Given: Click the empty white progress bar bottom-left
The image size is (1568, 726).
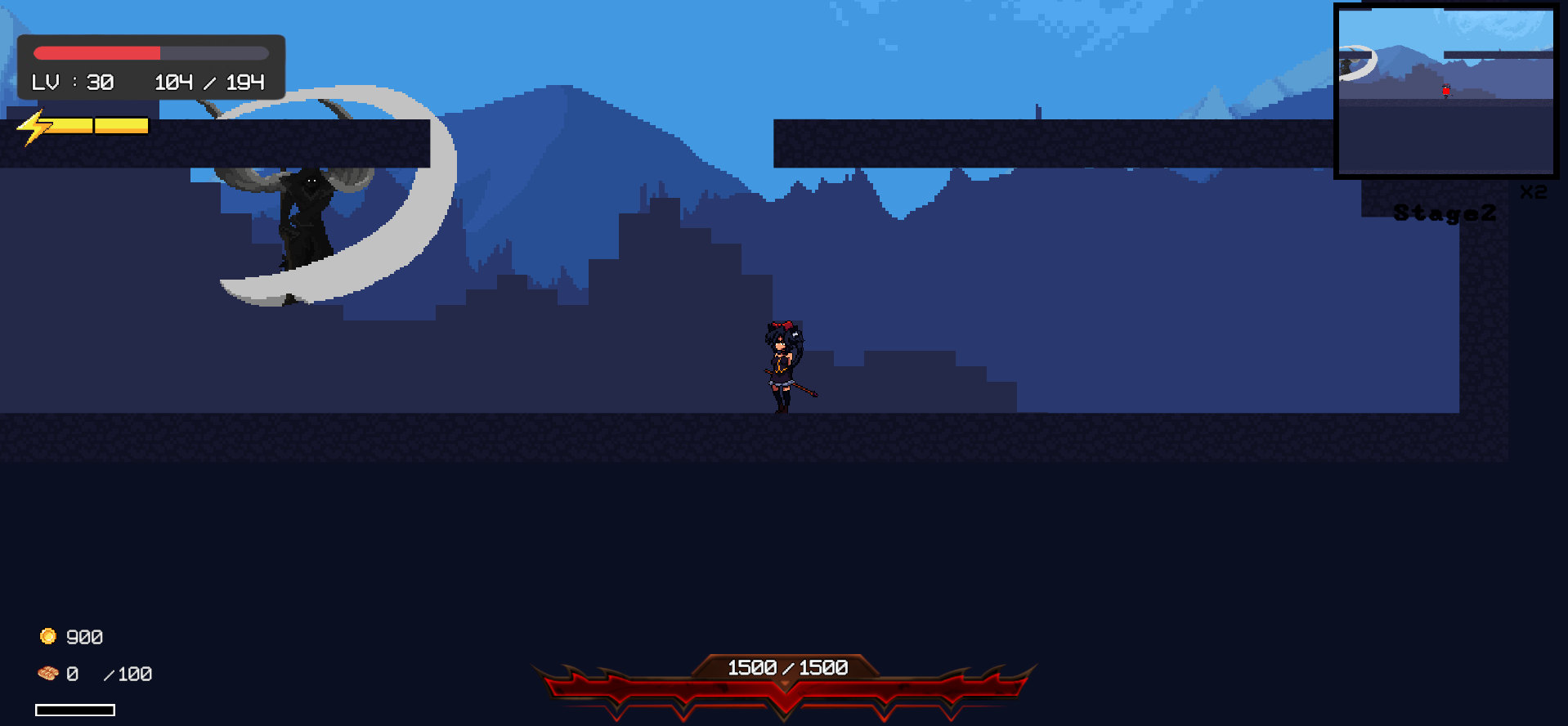Looking at the screenshot, I should tap(75, 710).
